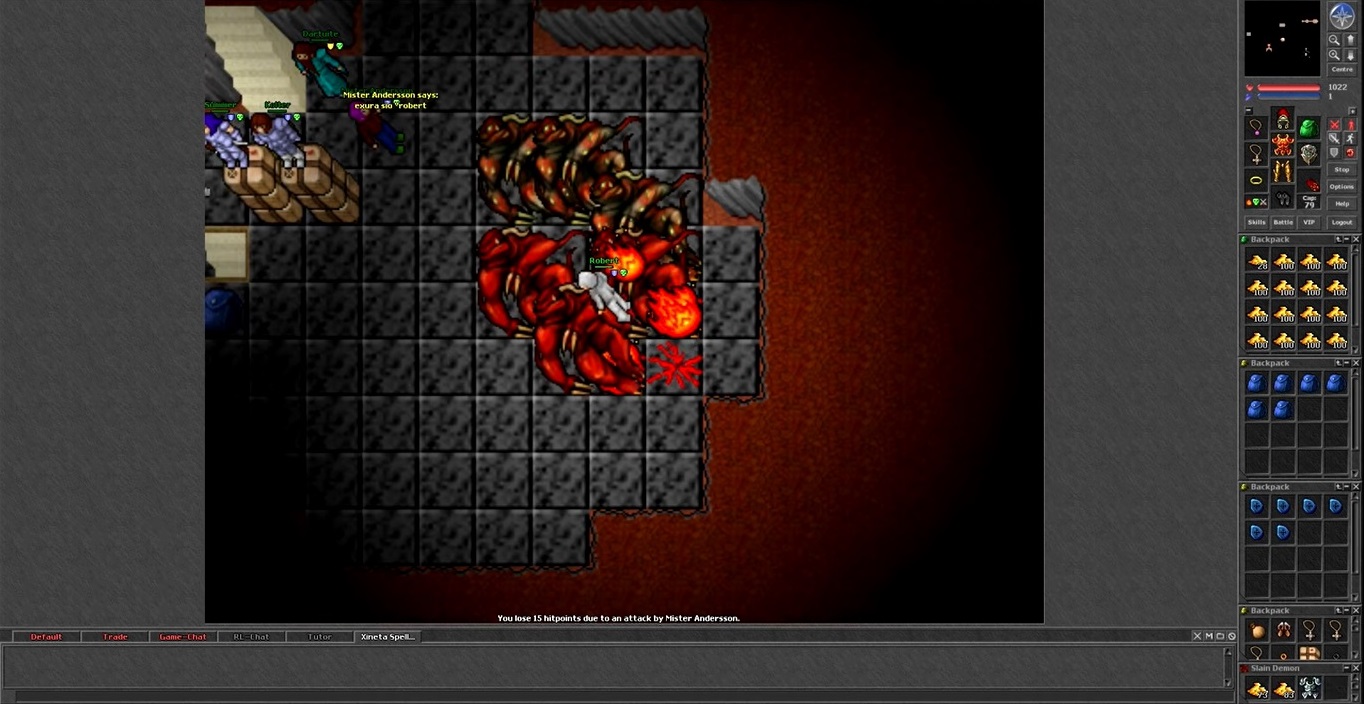The width and height of the screenshot is (1366, 704).
Task: Centre the minimap view
Action: (x=1342, y=70)
